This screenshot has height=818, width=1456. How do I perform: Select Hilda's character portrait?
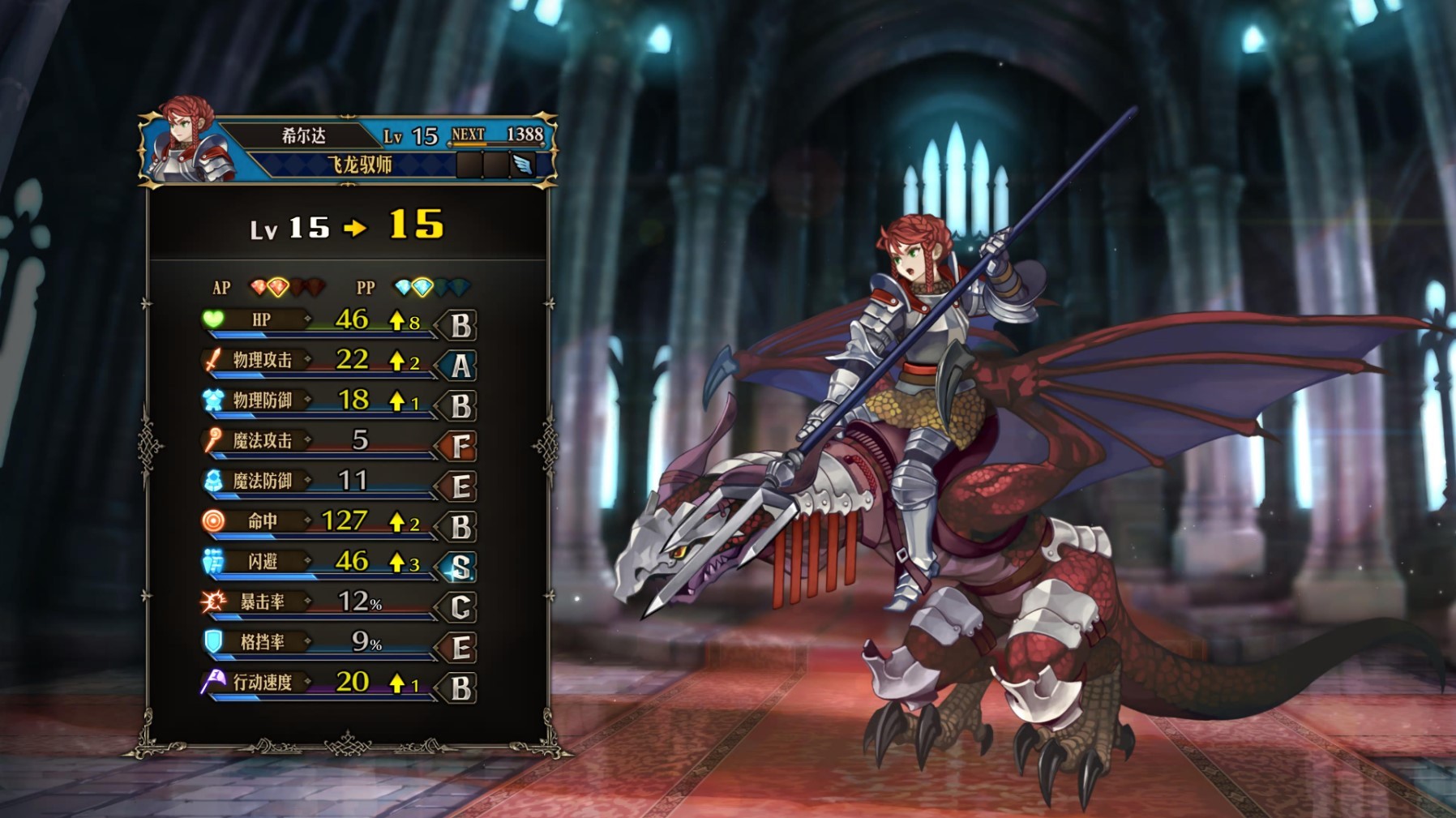[x=187, y=142]
